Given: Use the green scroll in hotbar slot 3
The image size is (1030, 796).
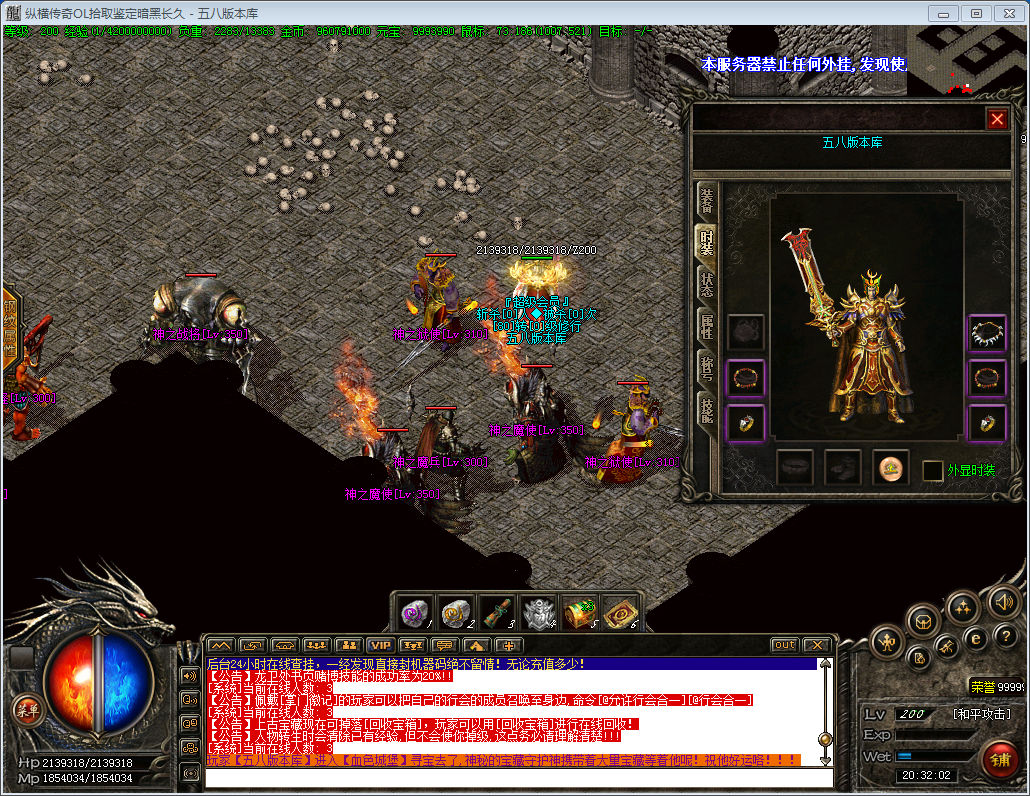Looking at the screenshot, I should 497,611.
